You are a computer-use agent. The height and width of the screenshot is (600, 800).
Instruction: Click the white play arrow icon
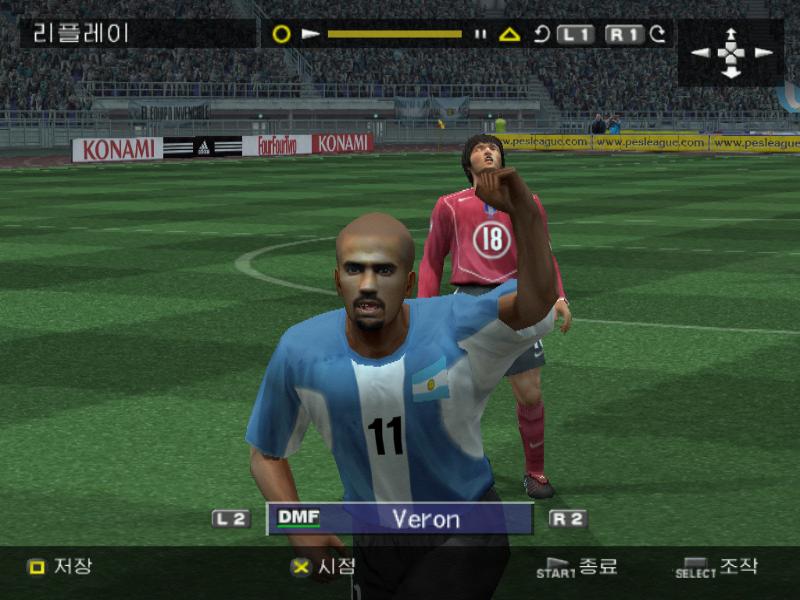coord(311,34)
